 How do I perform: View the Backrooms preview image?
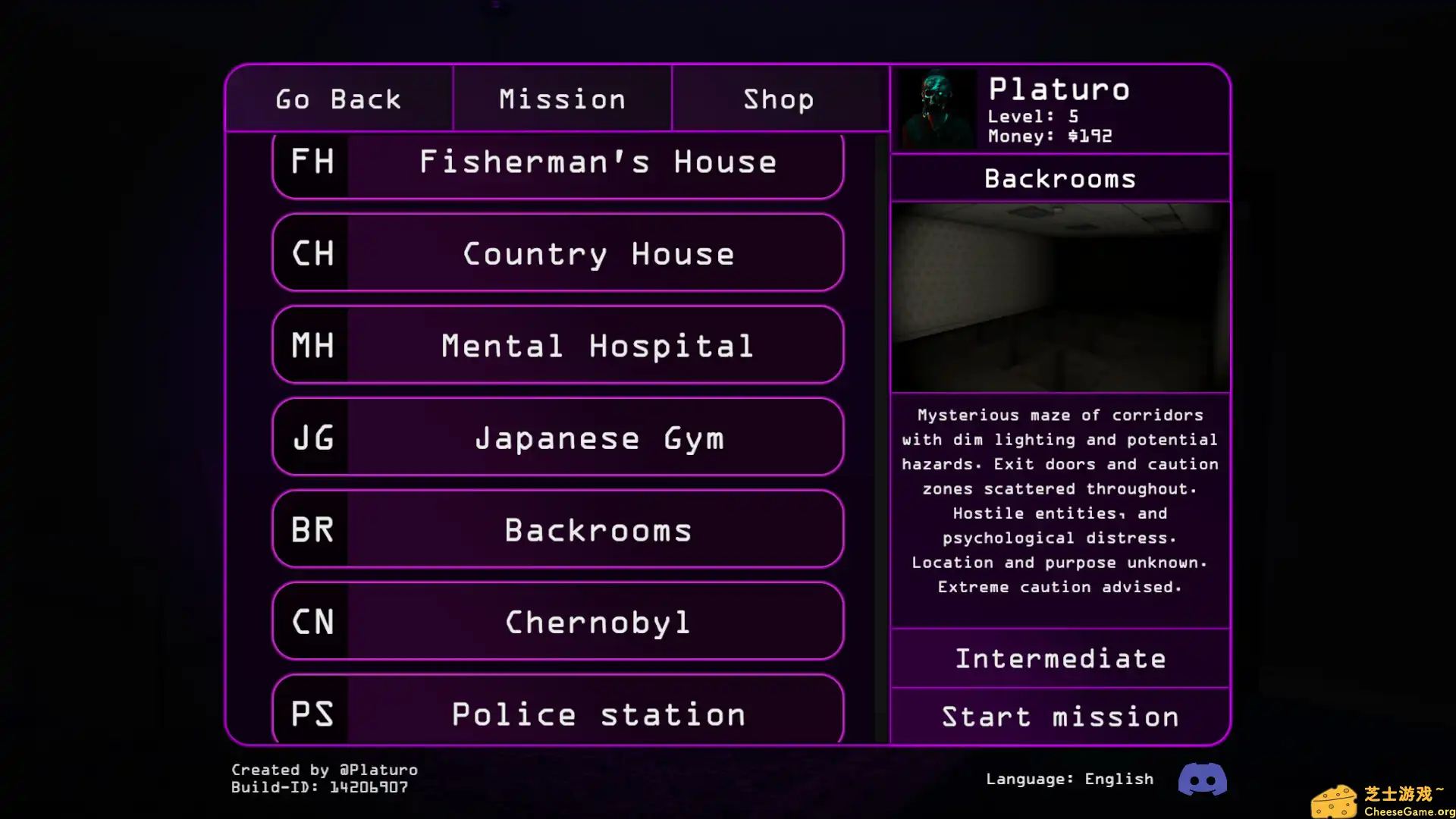tap(1059, 296)
